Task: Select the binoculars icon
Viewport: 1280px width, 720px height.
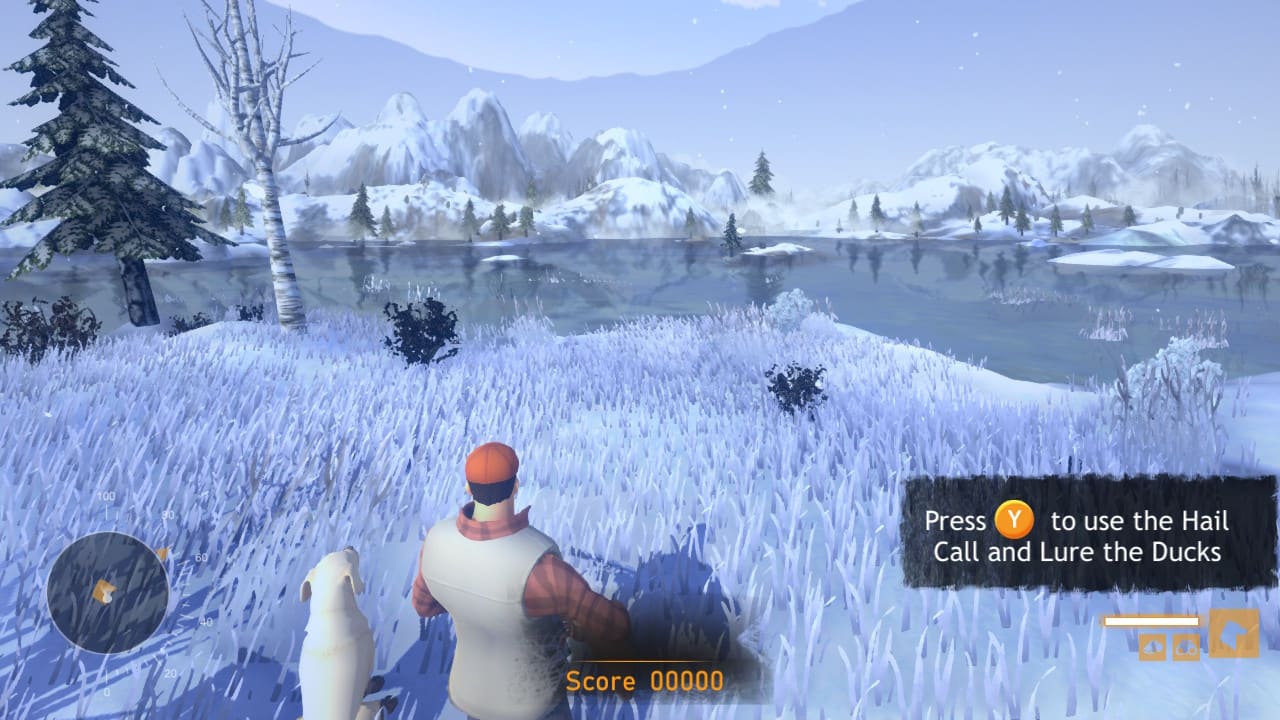Action: 1186,647
